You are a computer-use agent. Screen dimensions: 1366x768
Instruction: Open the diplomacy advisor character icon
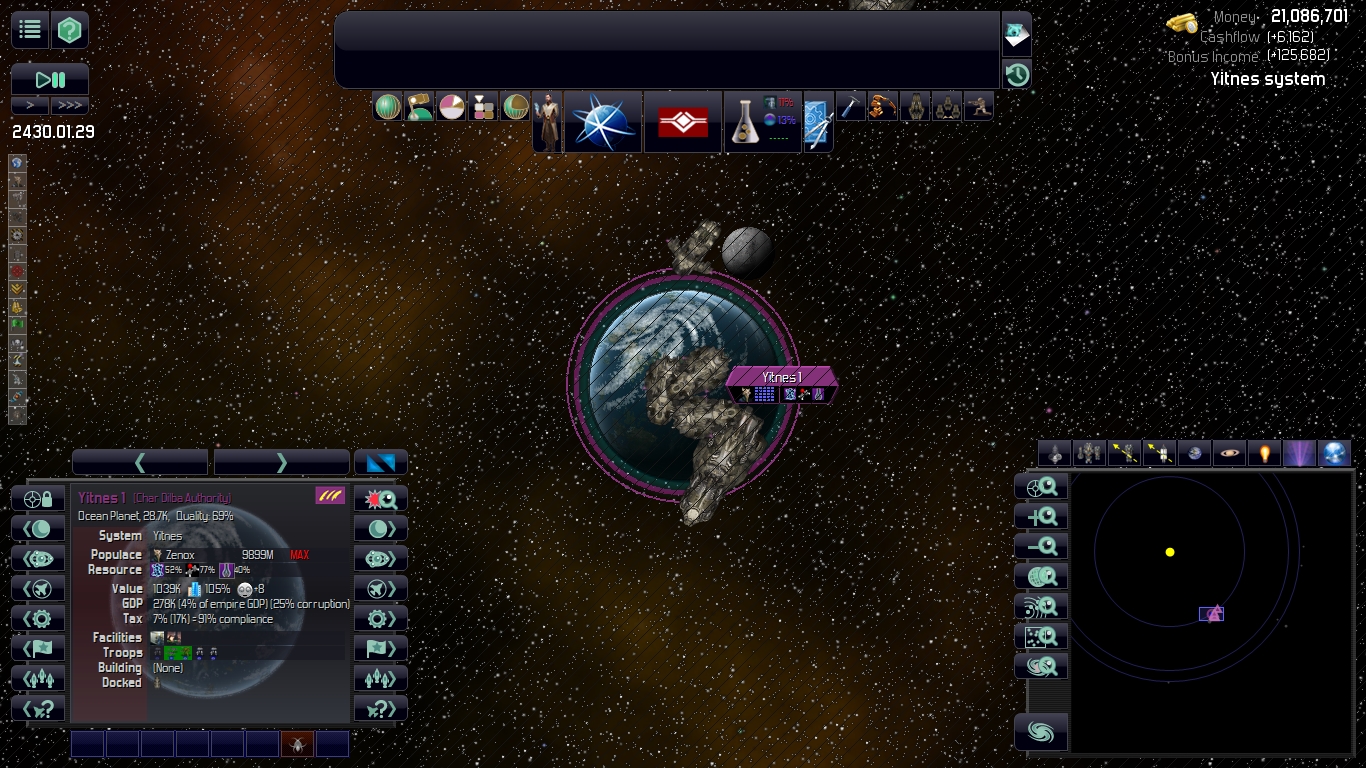click(x=547, y=122)
